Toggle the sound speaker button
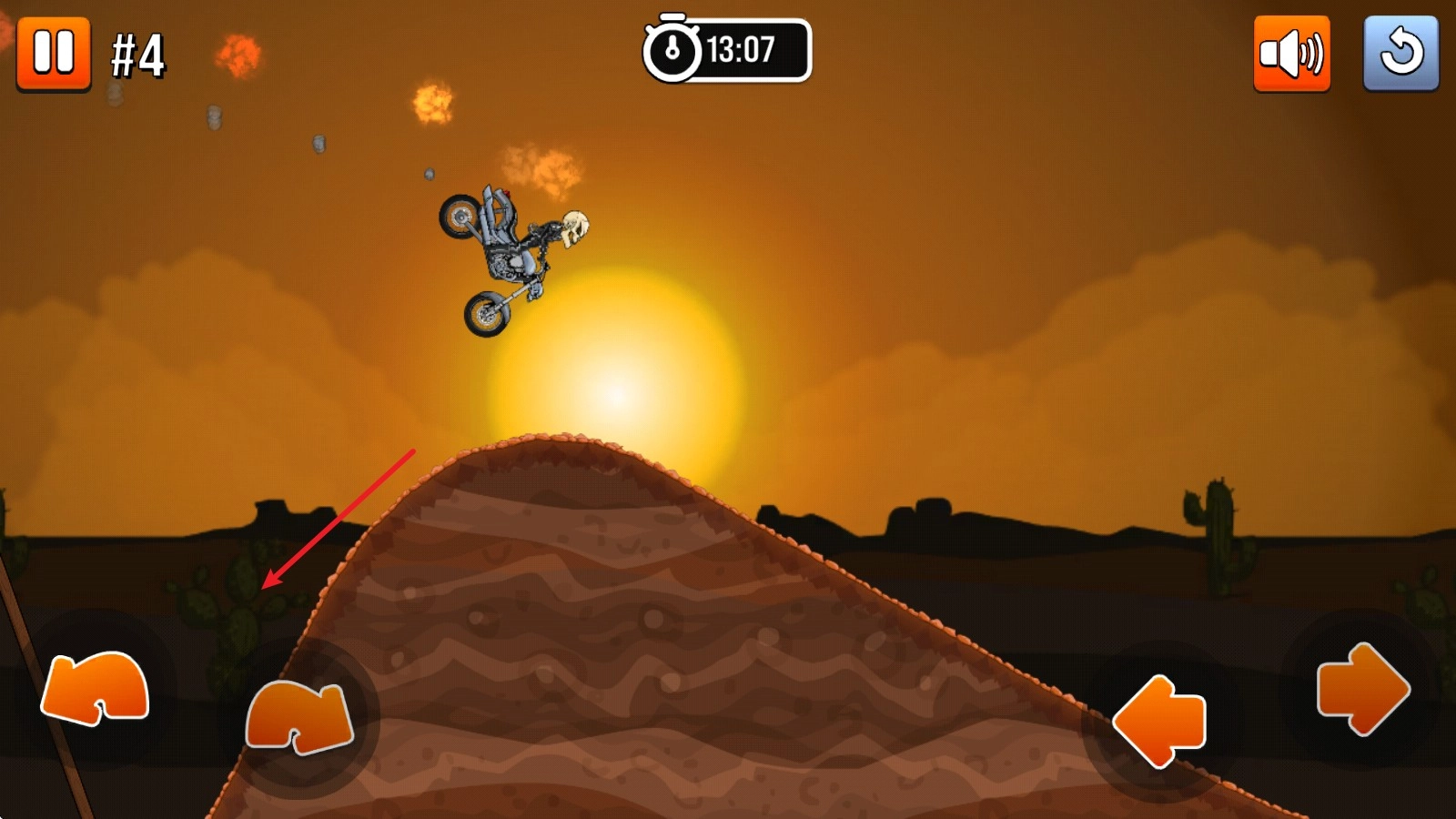 pyautogui.click(x=1291, y=54)
